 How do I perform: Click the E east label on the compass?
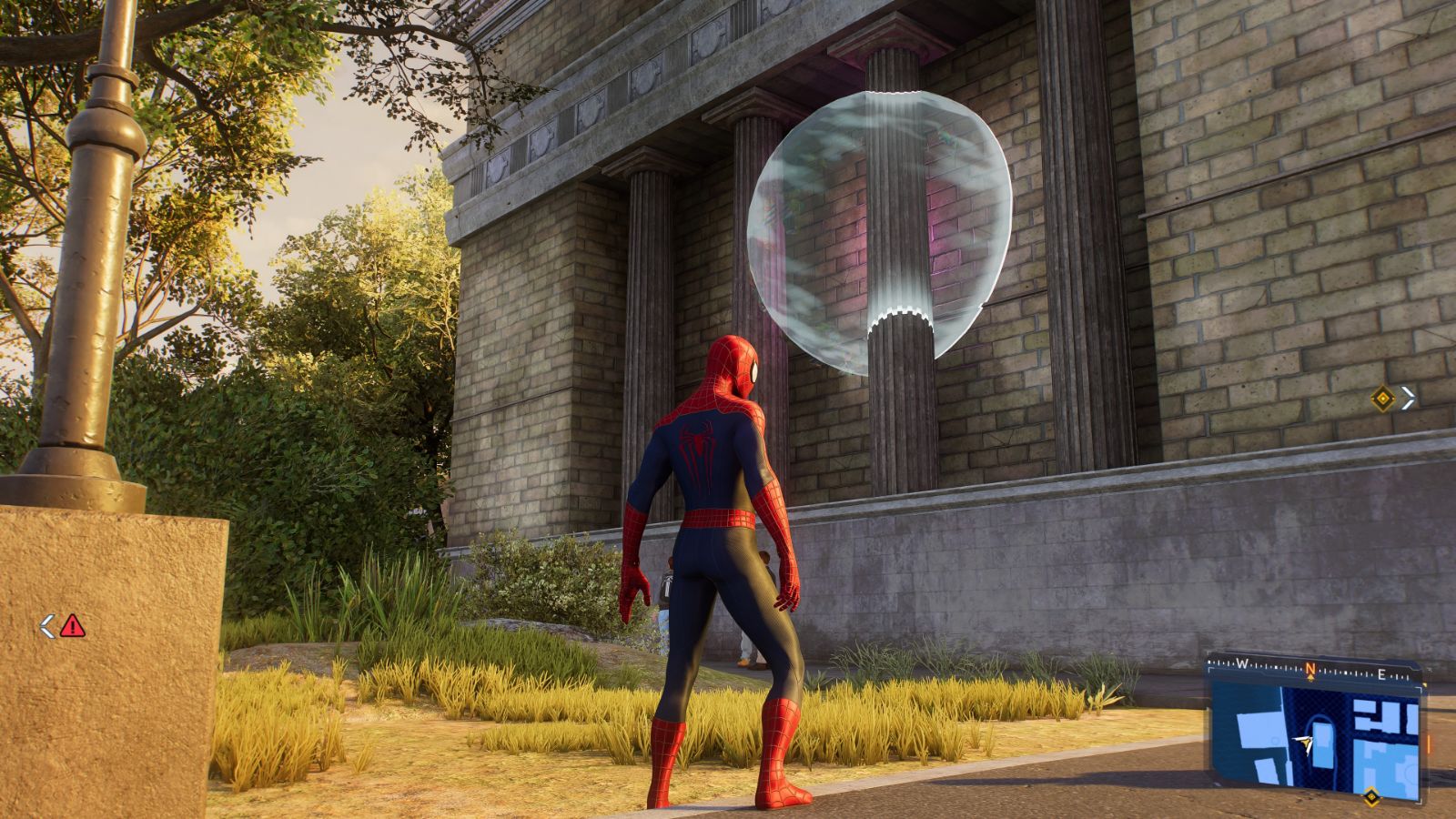pos(1381,673)
